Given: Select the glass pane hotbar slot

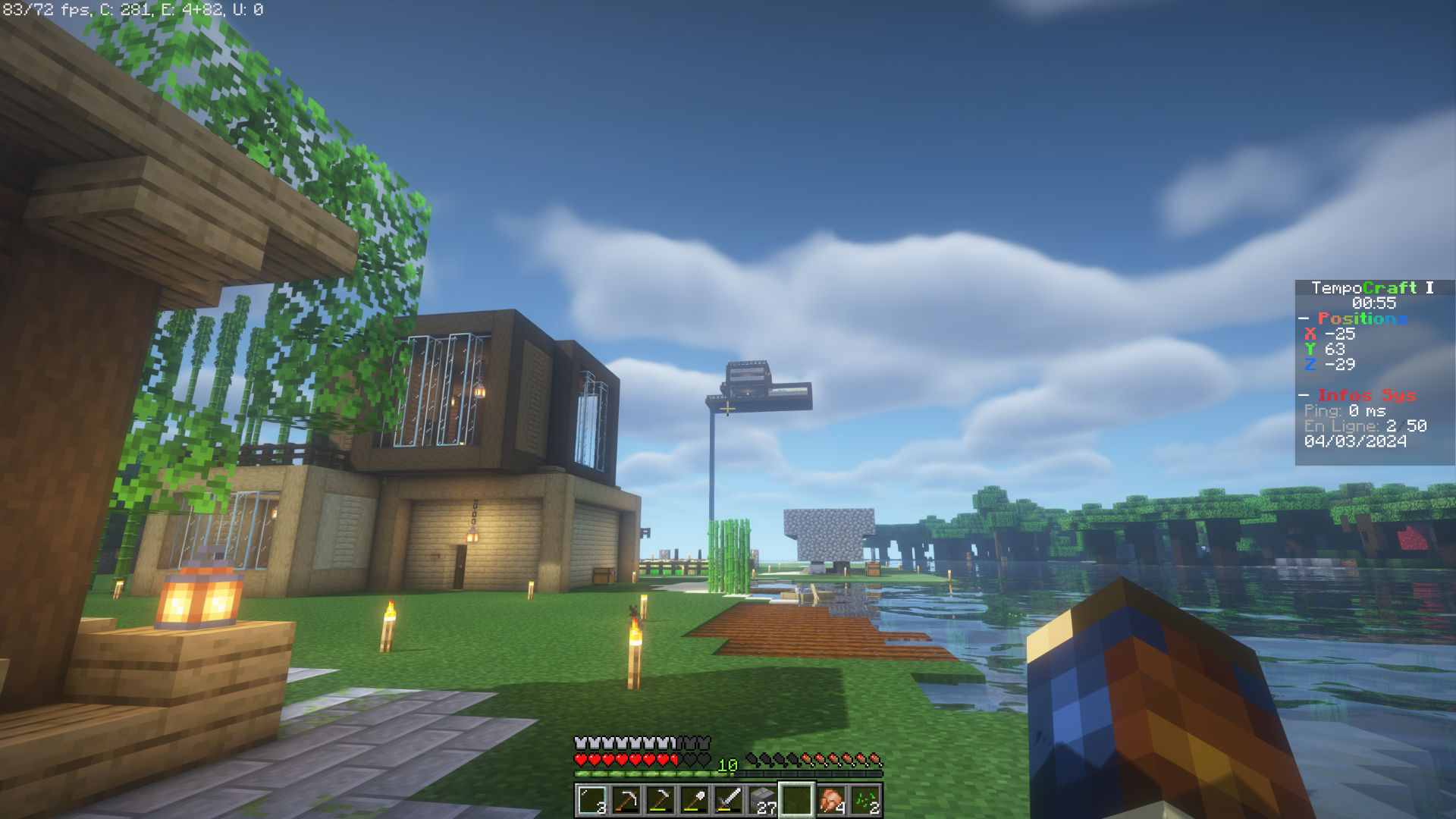Looking at the screenshot, I should click(x=592, y=800).
